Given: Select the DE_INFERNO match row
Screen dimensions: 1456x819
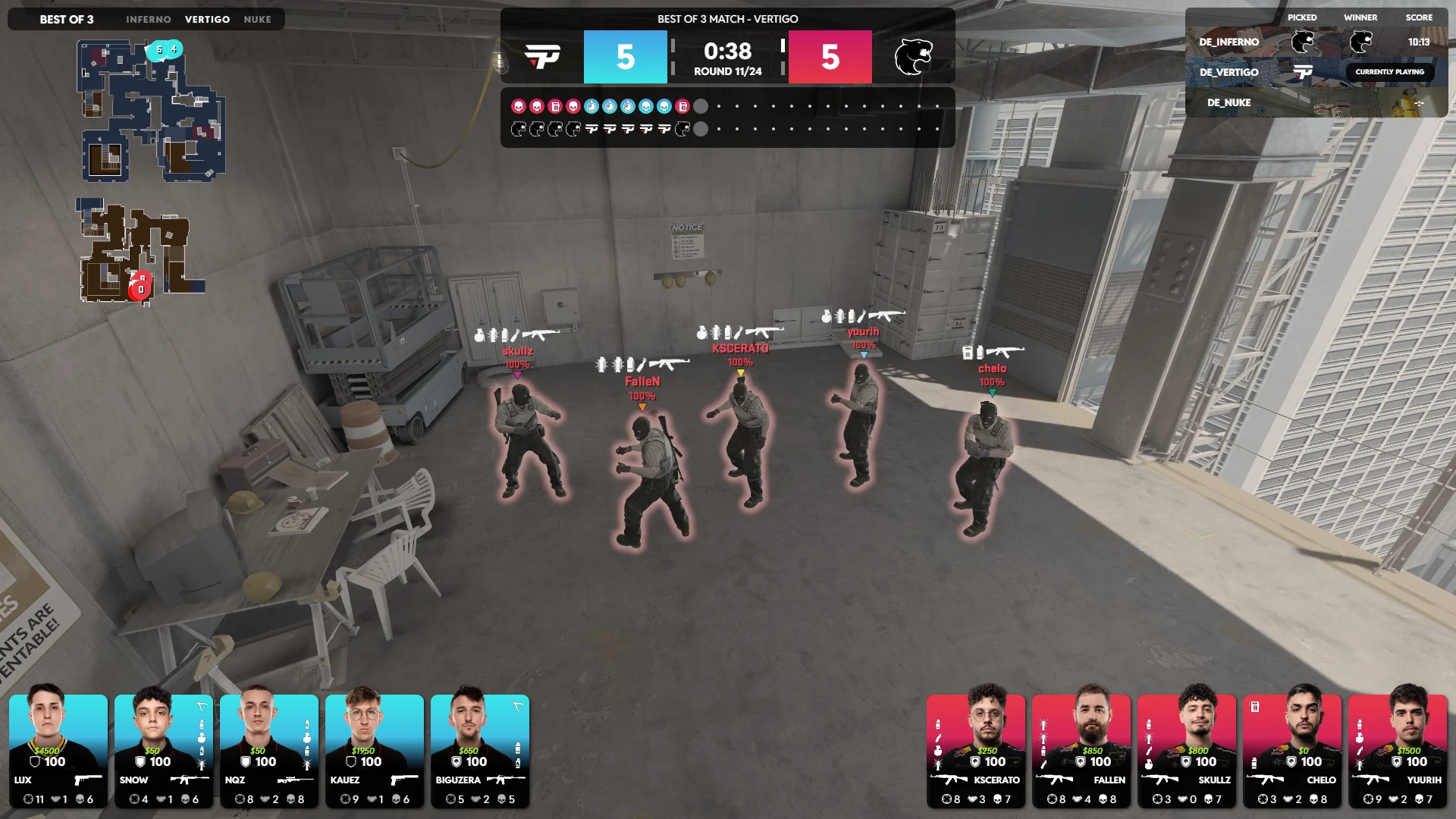Looking at the screenshot, I should tap(1316, 42).
